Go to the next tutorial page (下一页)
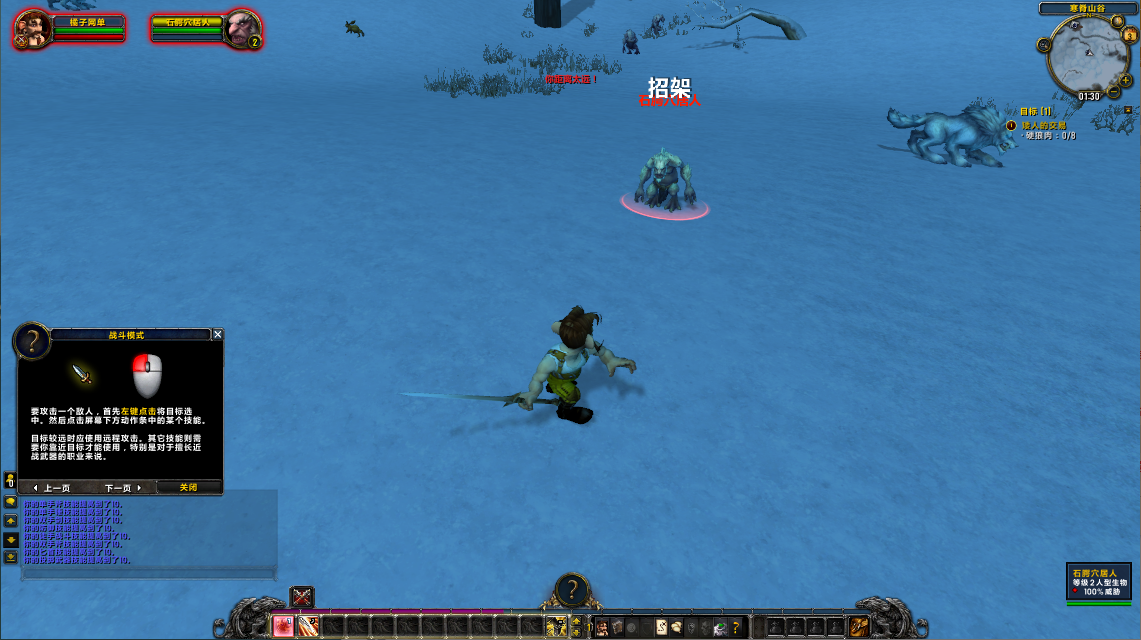Image resolution: width=1141 pixels, height=640 pixels. tap(123, 488)
